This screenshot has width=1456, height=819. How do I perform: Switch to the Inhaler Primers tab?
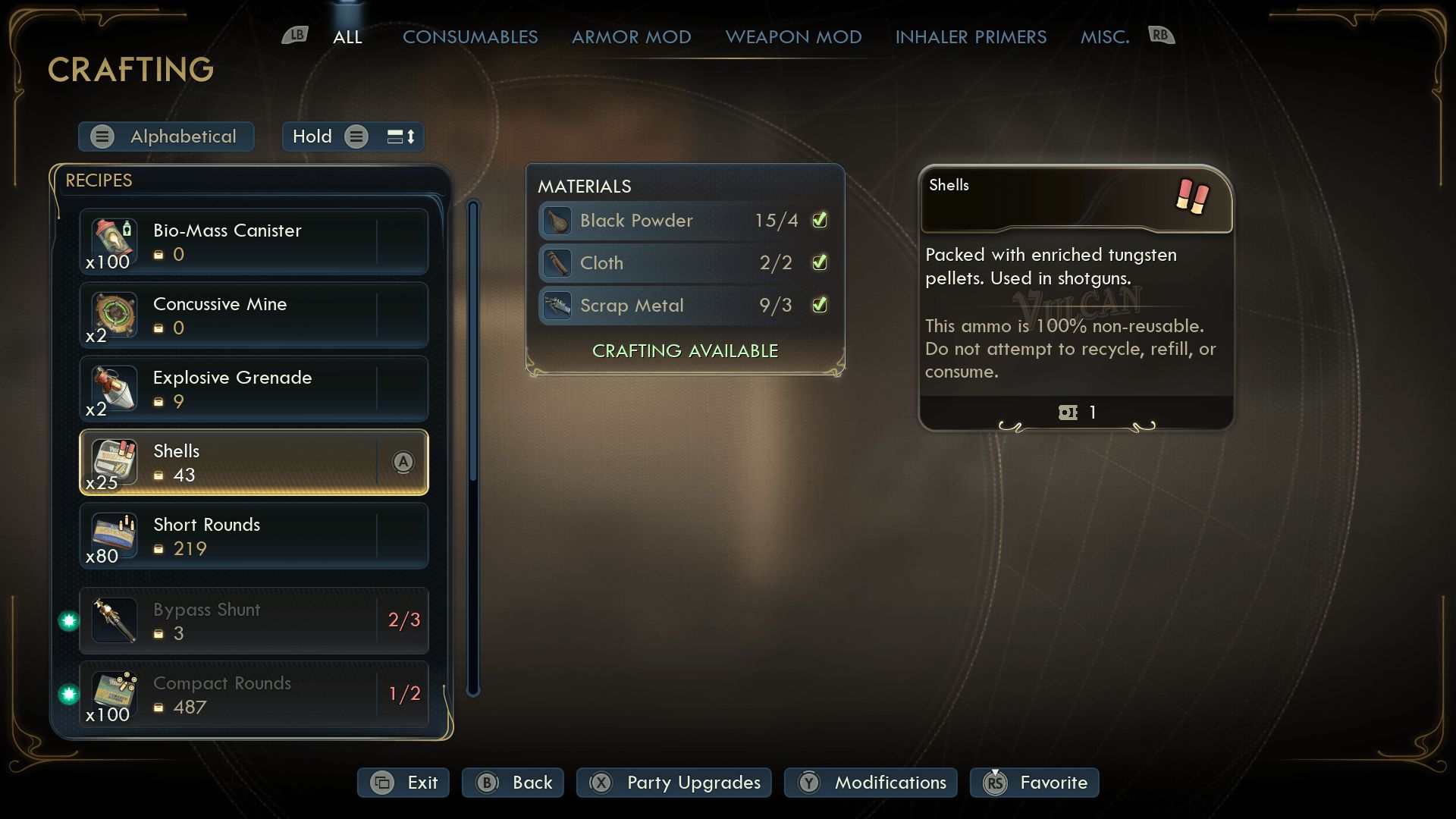tap(971, 36)
